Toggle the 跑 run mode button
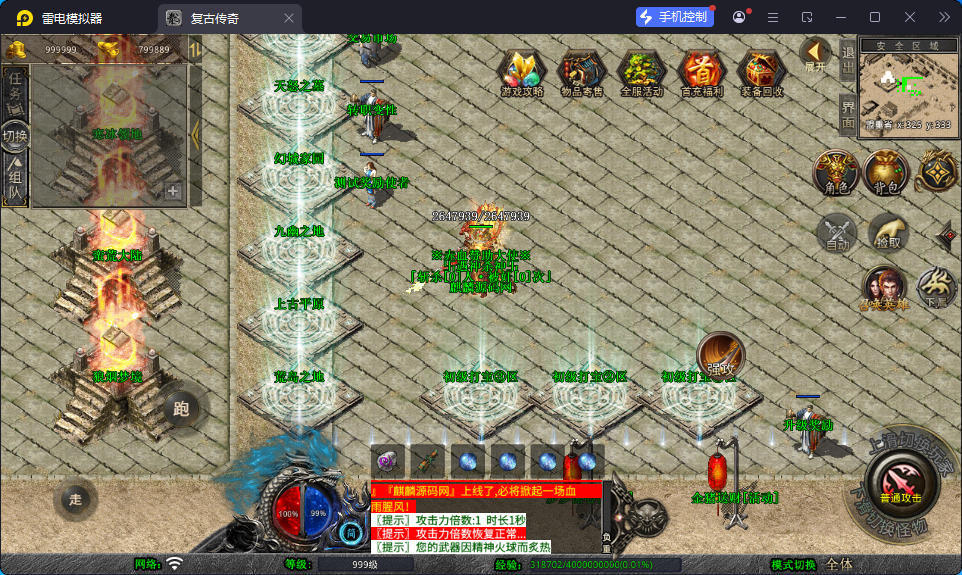Screen dimensions: 962x575 tap(181, 408)
